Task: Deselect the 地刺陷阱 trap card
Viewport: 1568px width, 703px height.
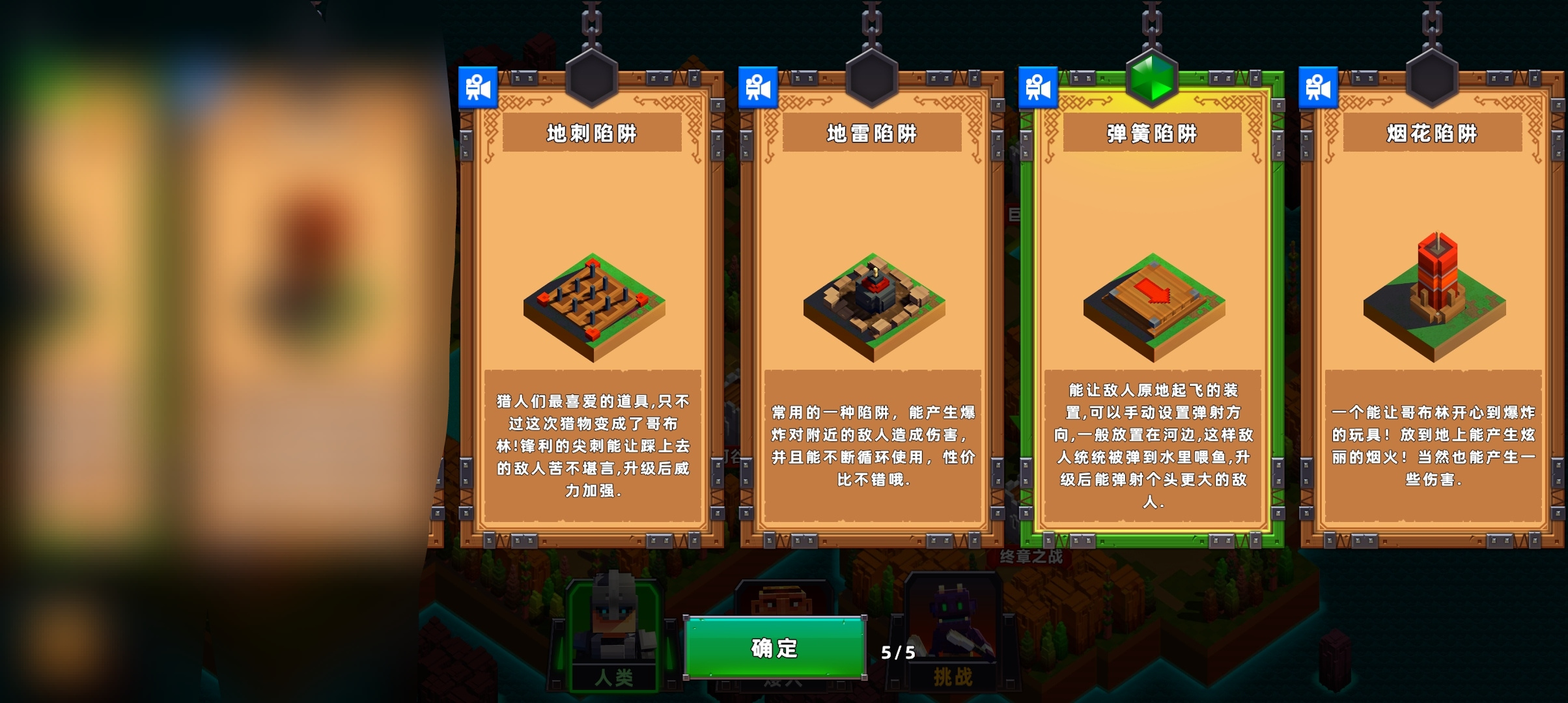Action: [x=591, y=325]
